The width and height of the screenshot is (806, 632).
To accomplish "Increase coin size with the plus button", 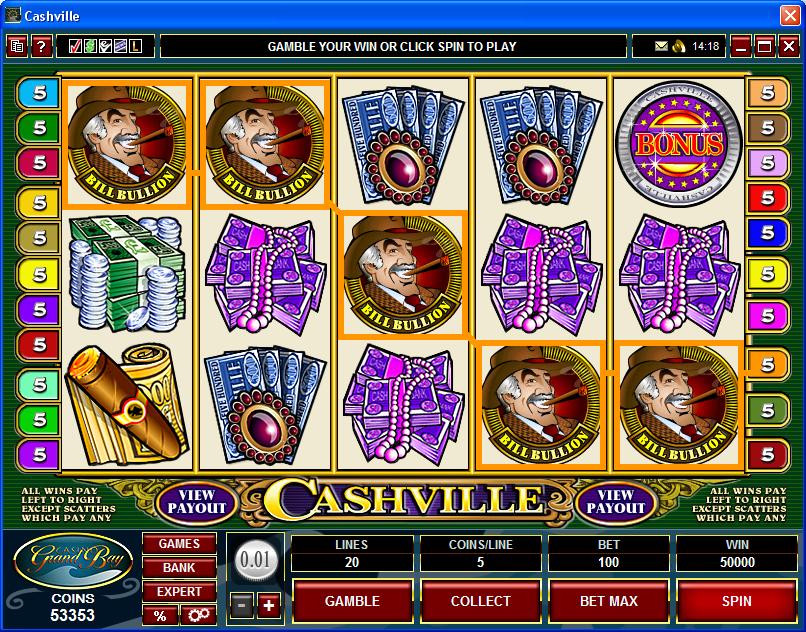I will [268, 605].
